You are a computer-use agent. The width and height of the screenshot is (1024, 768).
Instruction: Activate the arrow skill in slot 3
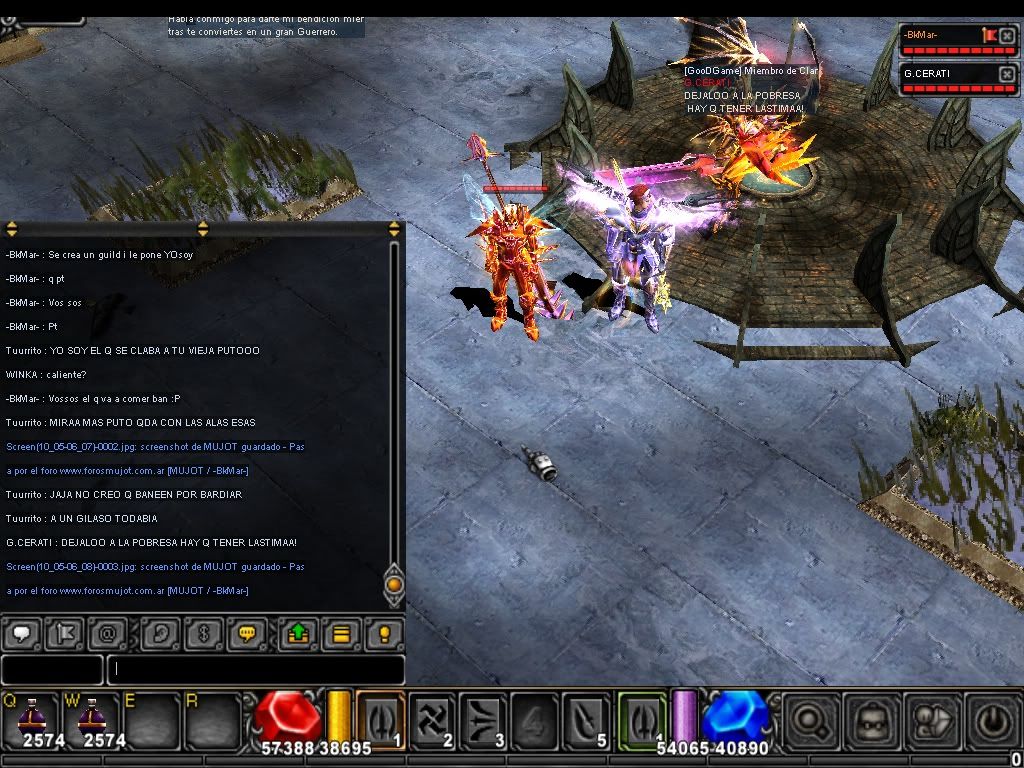click(484, 719)
